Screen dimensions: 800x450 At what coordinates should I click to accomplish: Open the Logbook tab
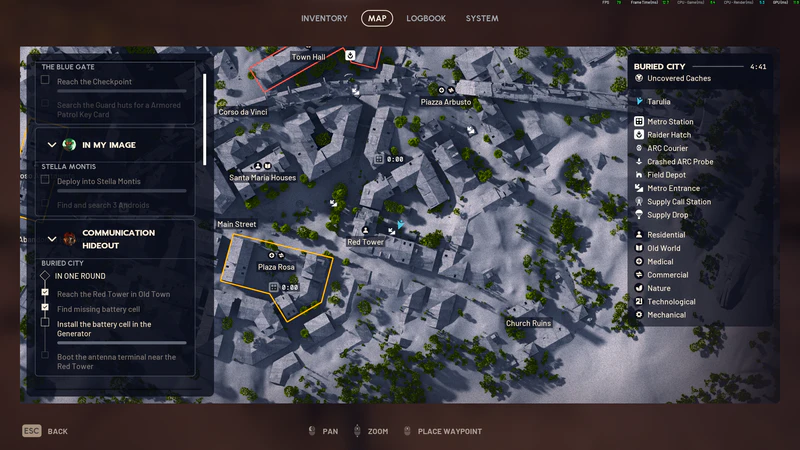(x=426, y=18)
